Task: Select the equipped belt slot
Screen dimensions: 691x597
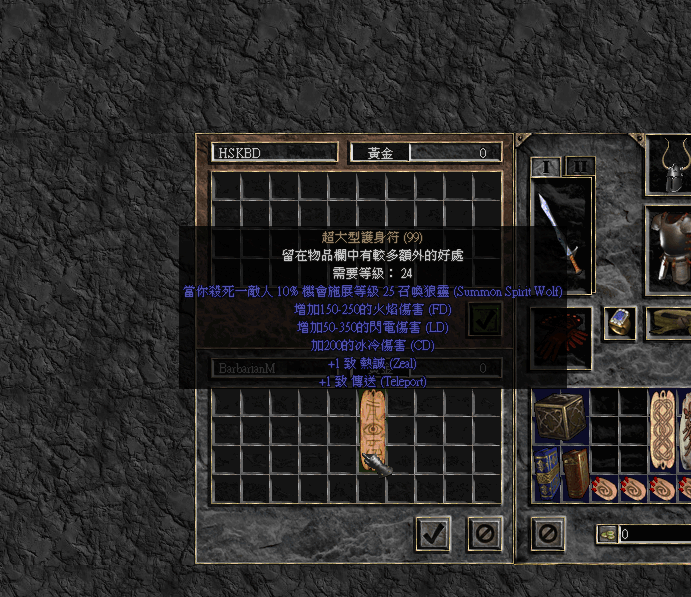Action: (x=670, y=322)
